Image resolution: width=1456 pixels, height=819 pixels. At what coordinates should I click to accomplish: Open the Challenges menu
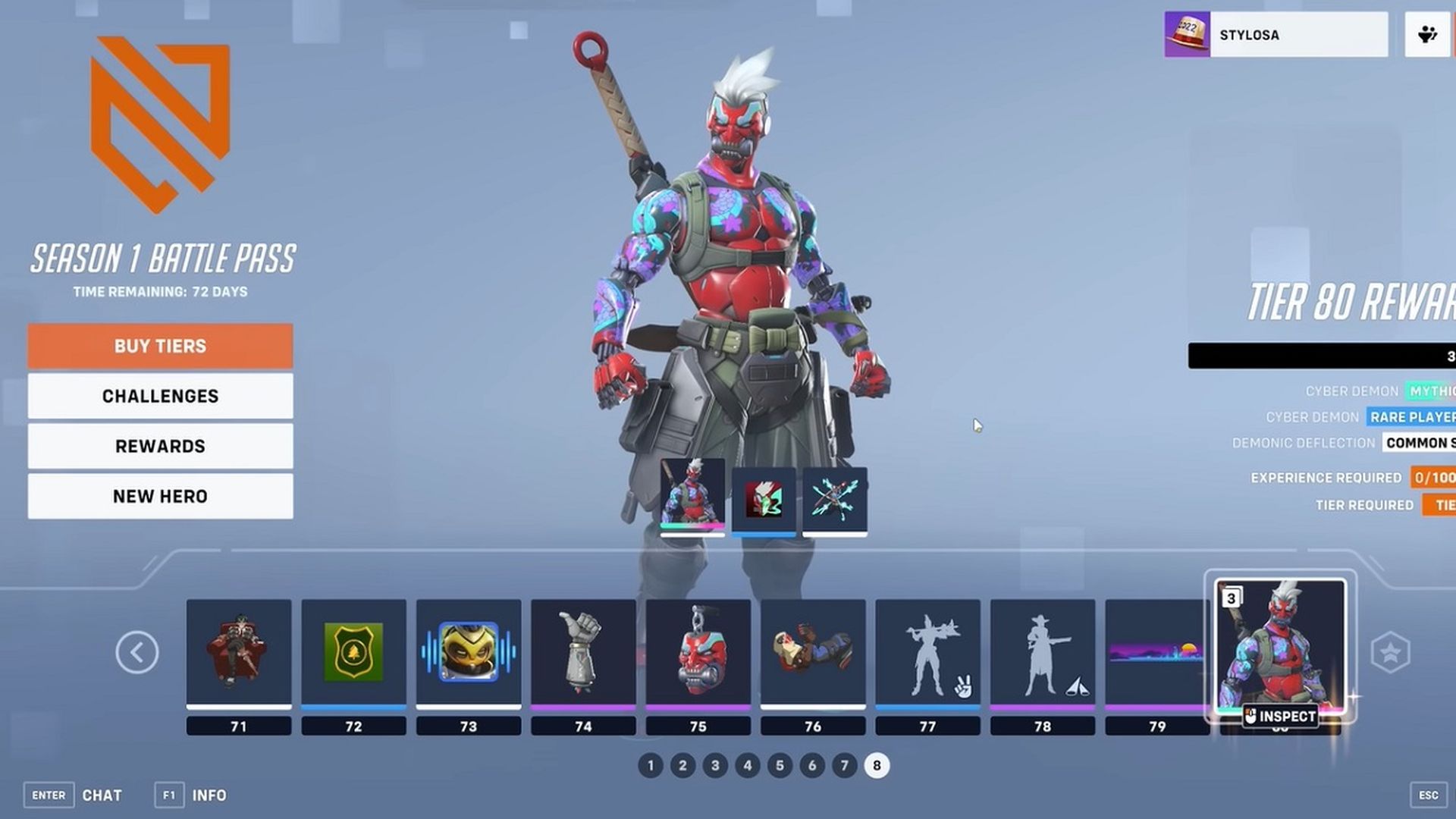point(160,396)
